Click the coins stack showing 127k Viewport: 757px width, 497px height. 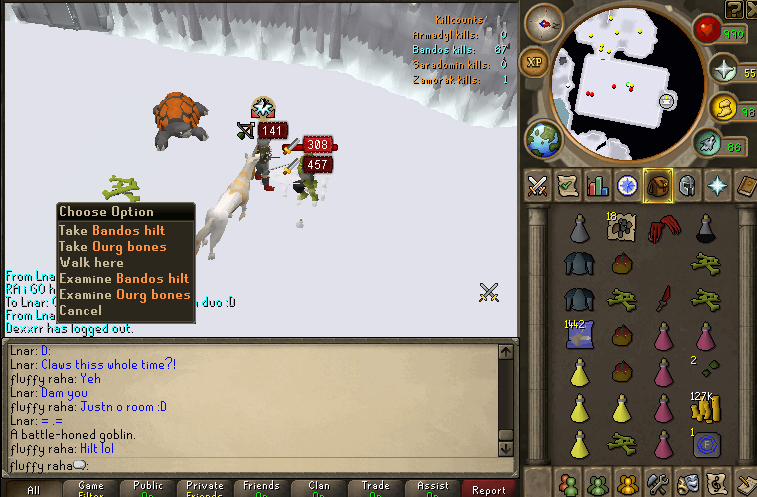[x=706, y=408]
